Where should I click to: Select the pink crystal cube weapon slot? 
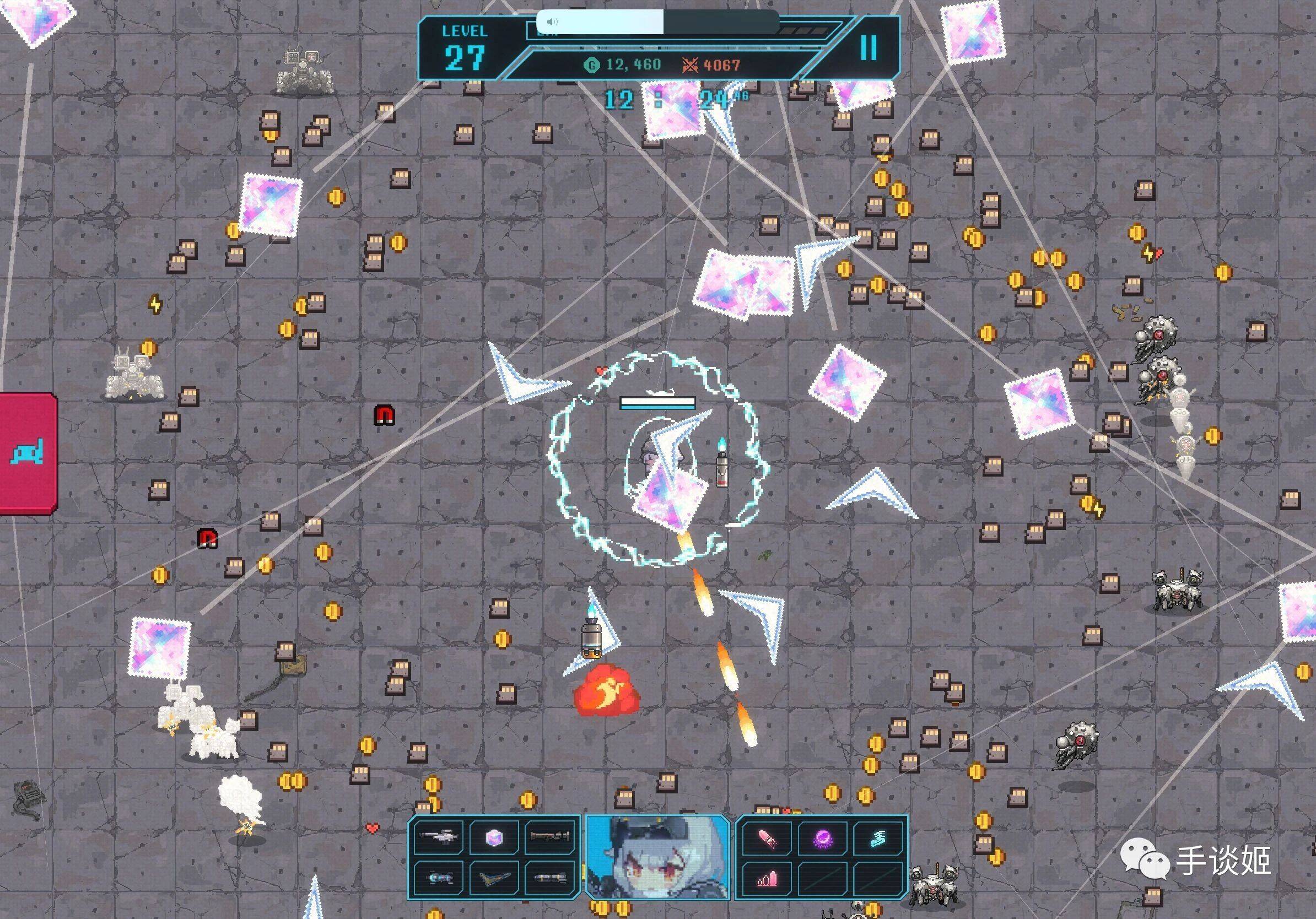click(x=494, y=837)
